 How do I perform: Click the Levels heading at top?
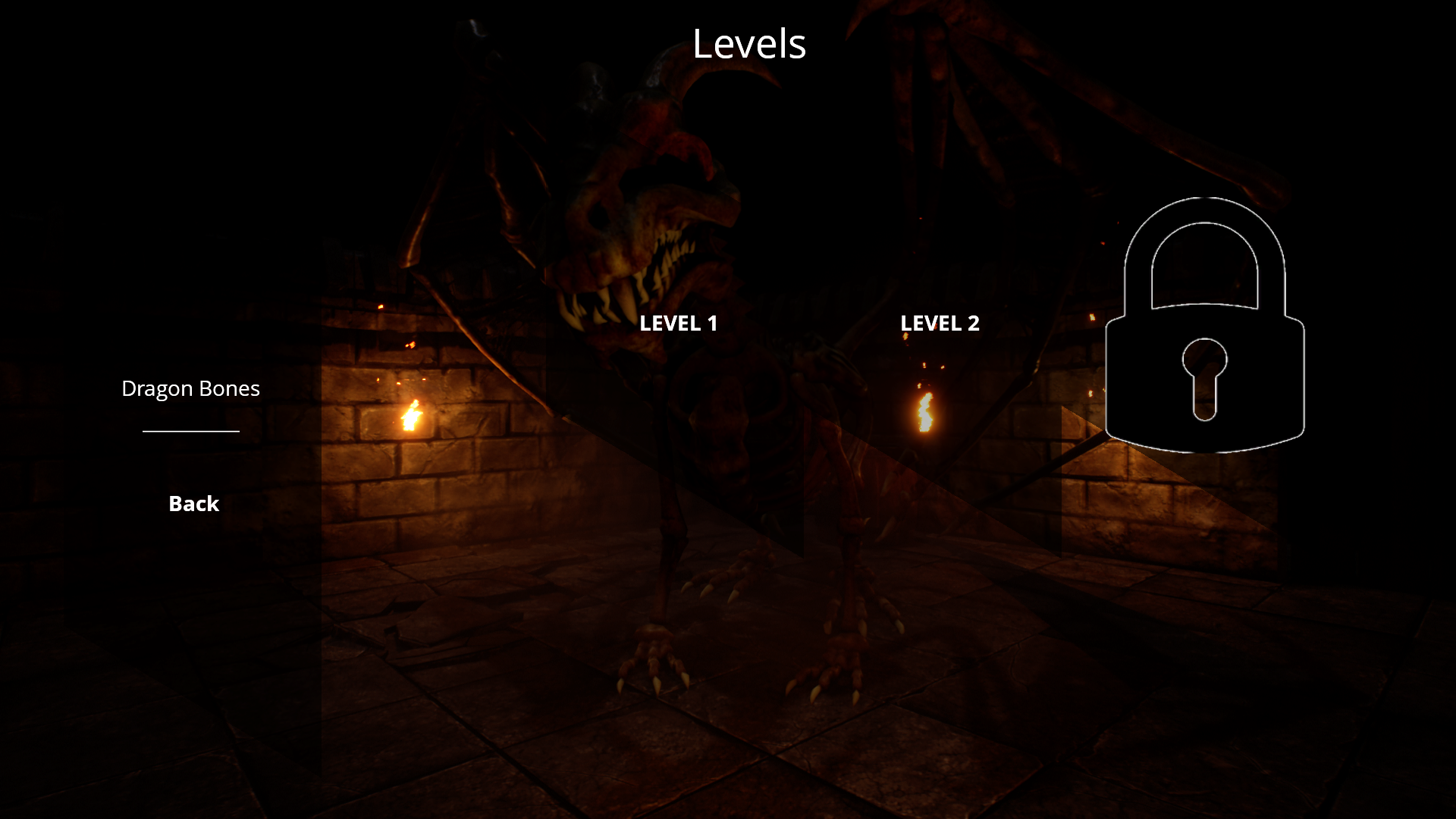point(749,44)
